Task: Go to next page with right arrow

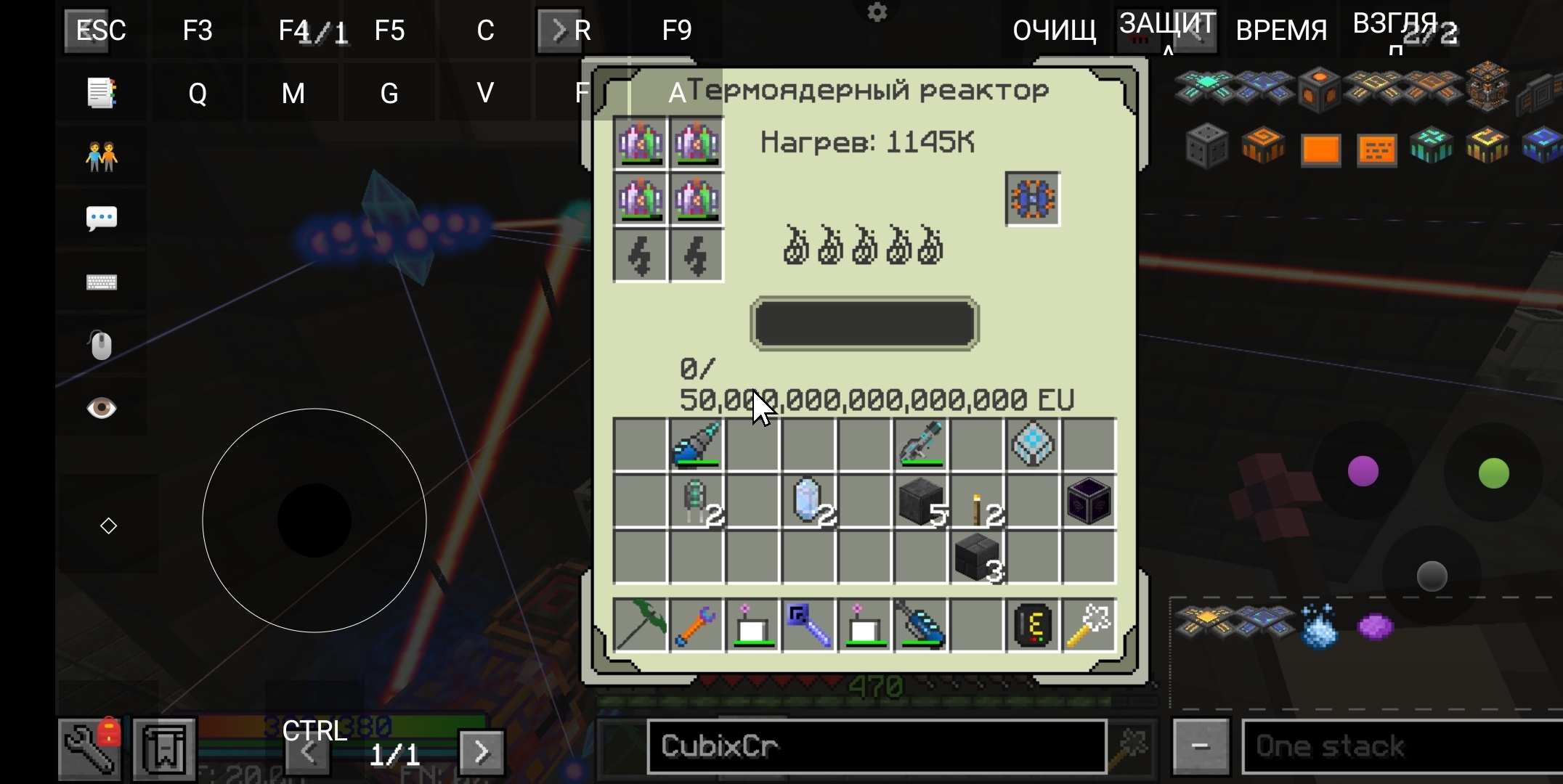Action: pos(482,752)
